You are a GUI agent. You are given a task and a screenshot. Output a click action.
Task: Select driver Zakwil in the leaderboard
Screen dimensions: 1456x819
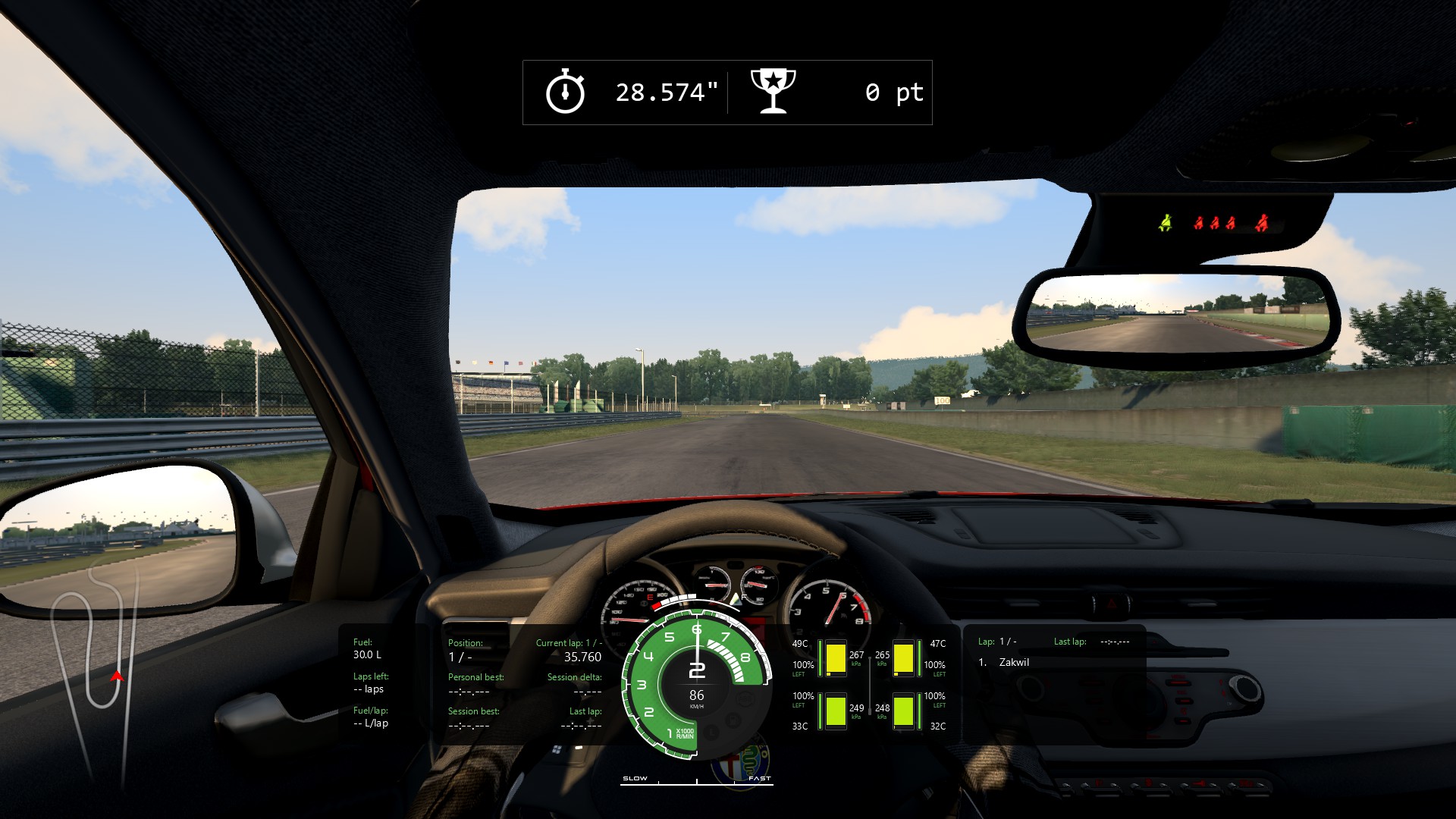click(x=1014, y=662)
